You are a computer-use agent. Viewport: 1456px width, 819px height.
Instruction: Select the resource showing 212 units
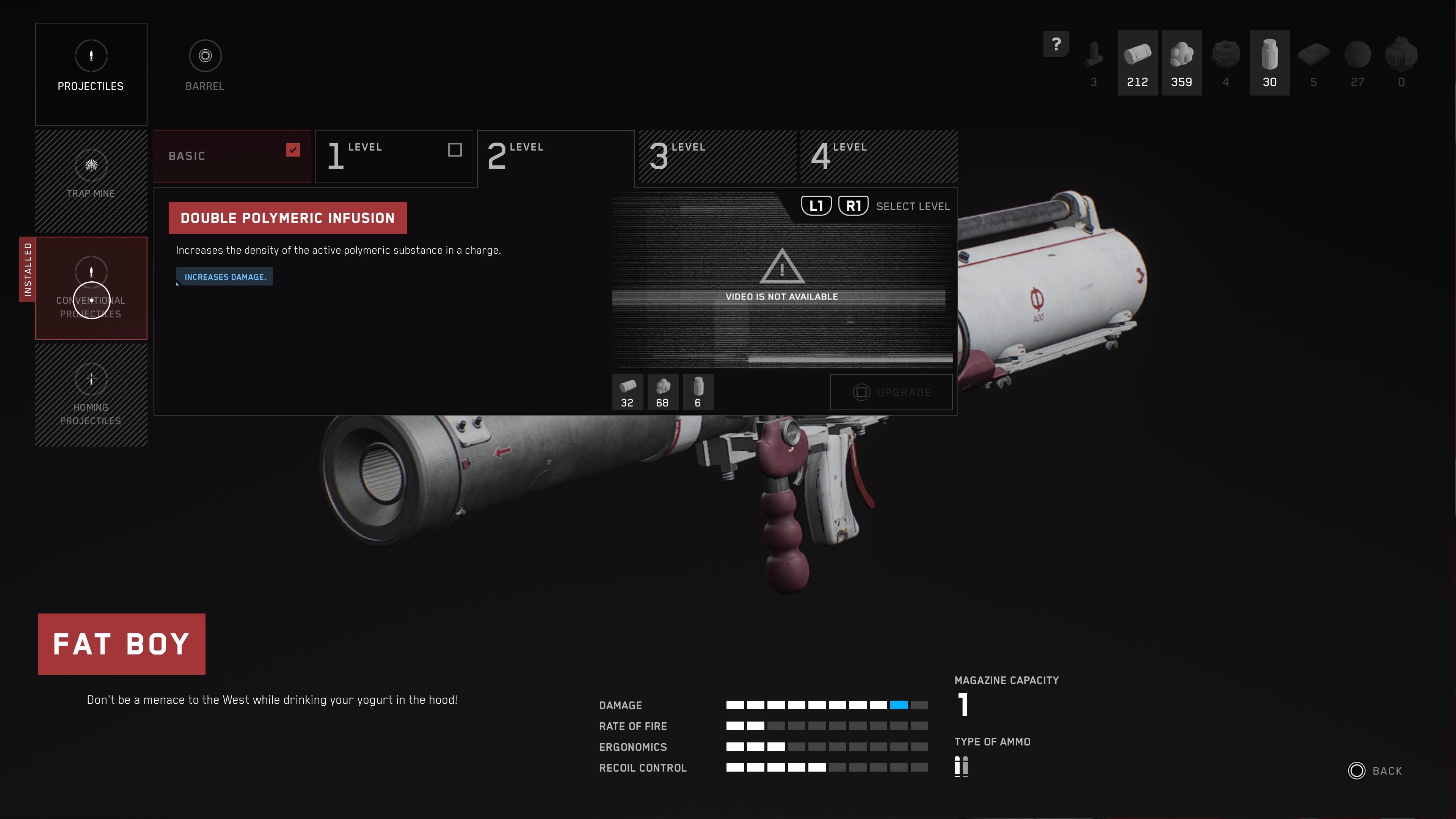point(1137,63)
